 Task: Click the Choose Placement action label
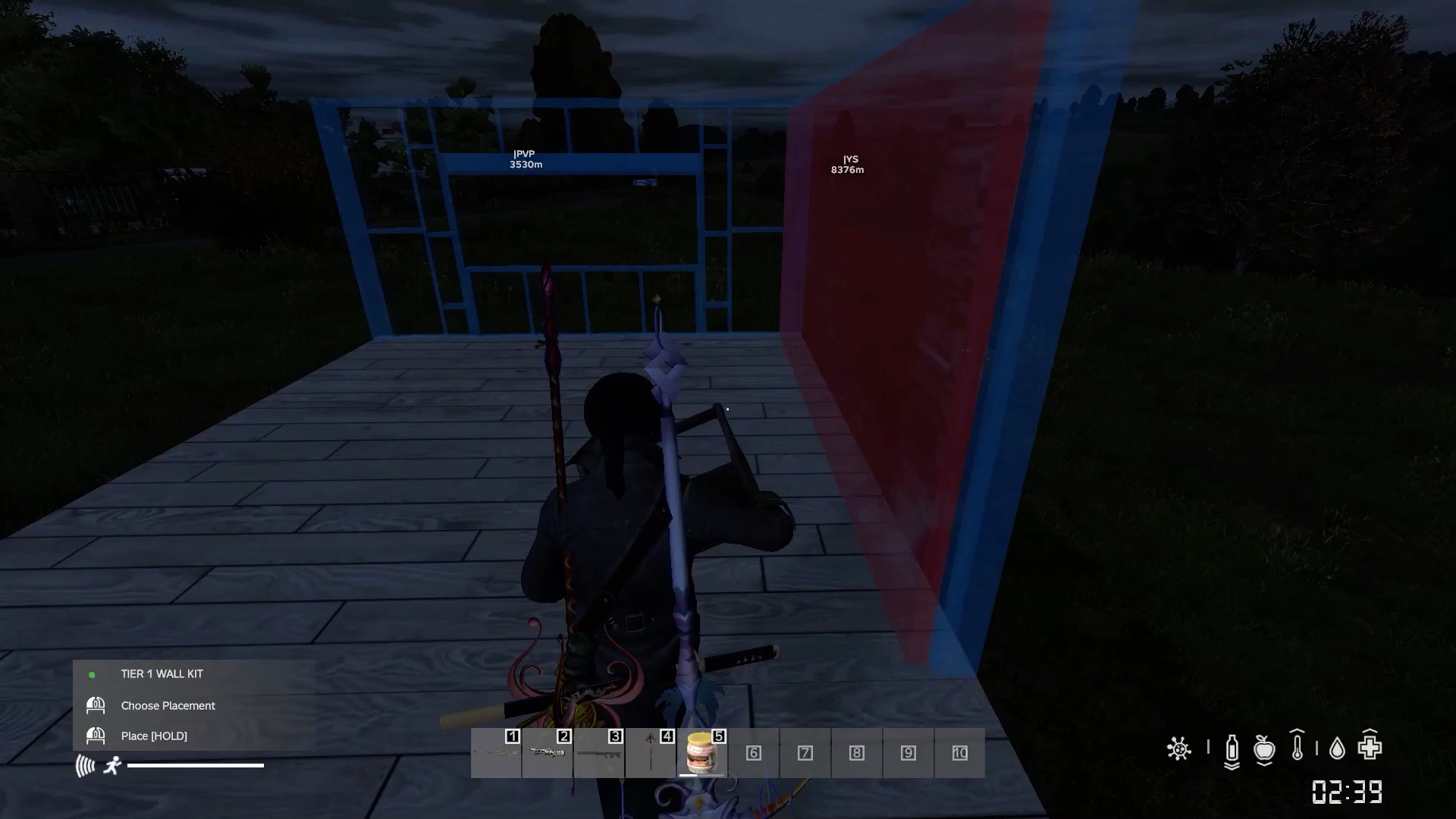click(168, 705)
